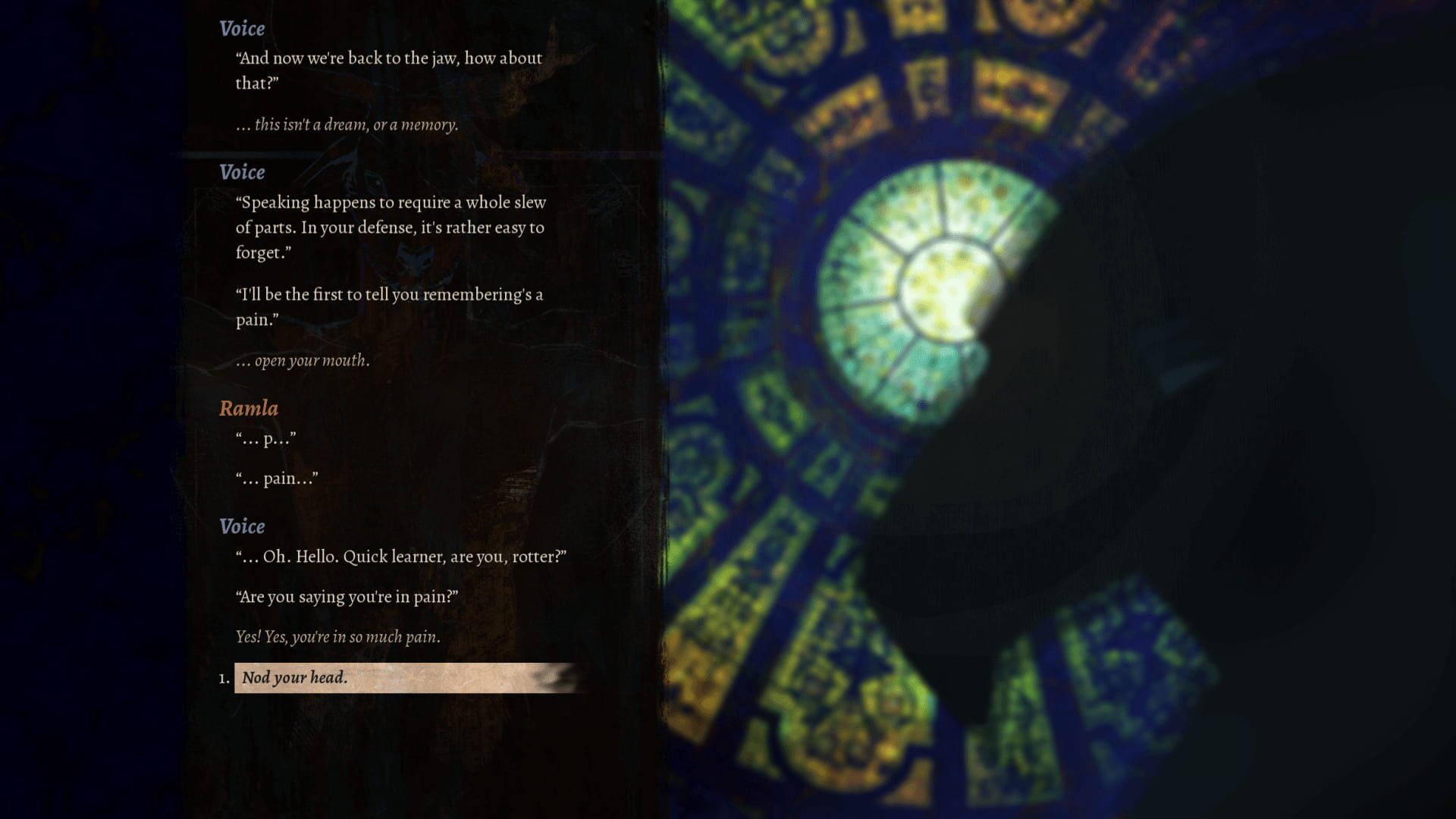Click the line starting "And now we're back to the jaw"
This screenshot has width=1456, height=819.
pyautogui.click(x=387, y=58)
